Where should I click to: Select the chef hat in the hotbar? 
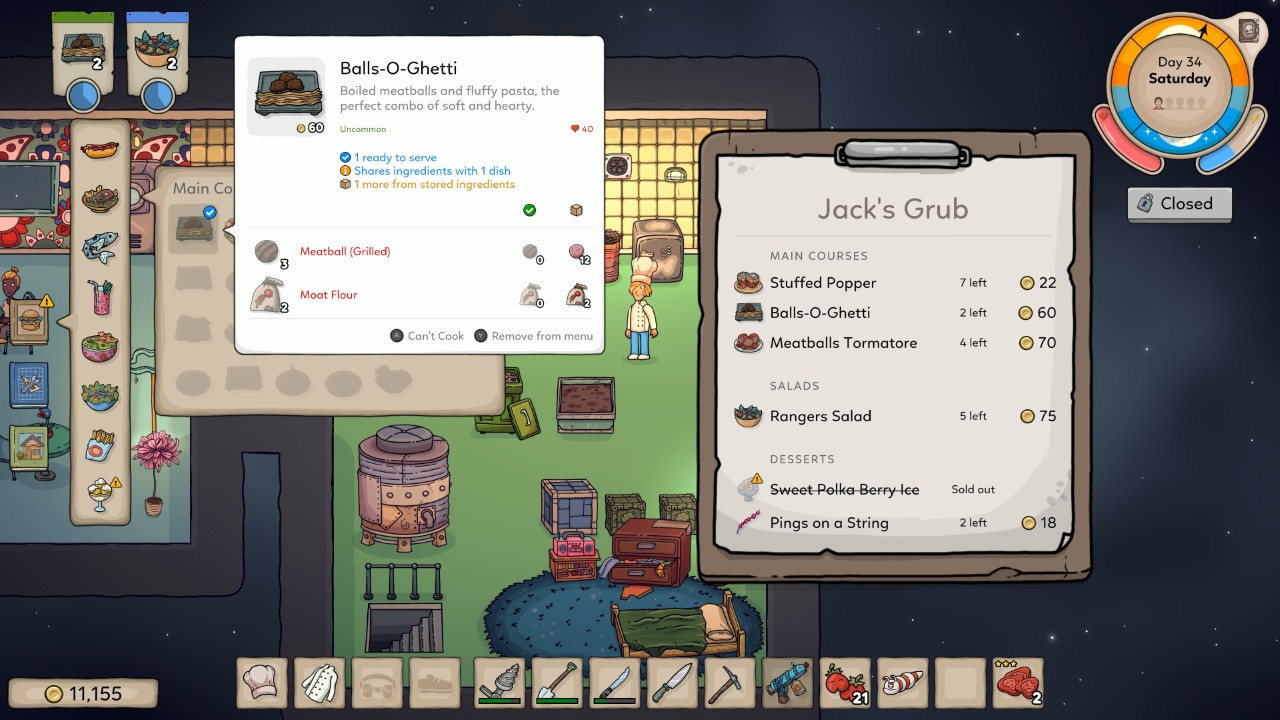coord(261,683)
